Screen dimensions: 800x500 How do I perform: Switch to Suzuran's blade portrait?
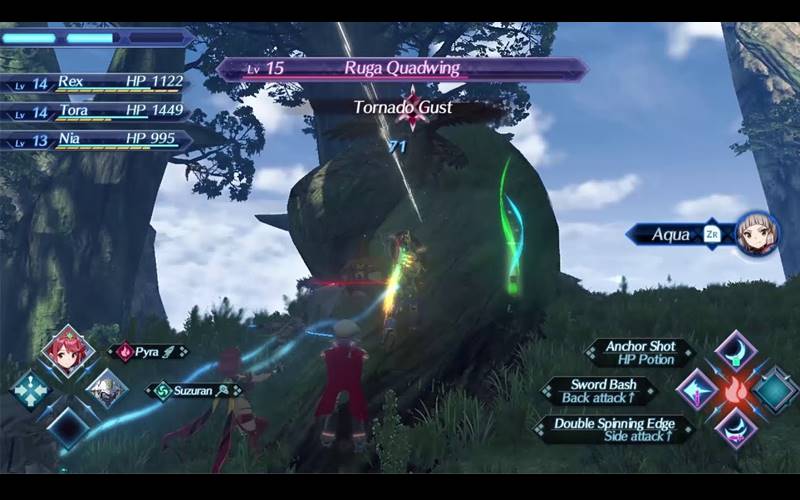coord(105,388)
